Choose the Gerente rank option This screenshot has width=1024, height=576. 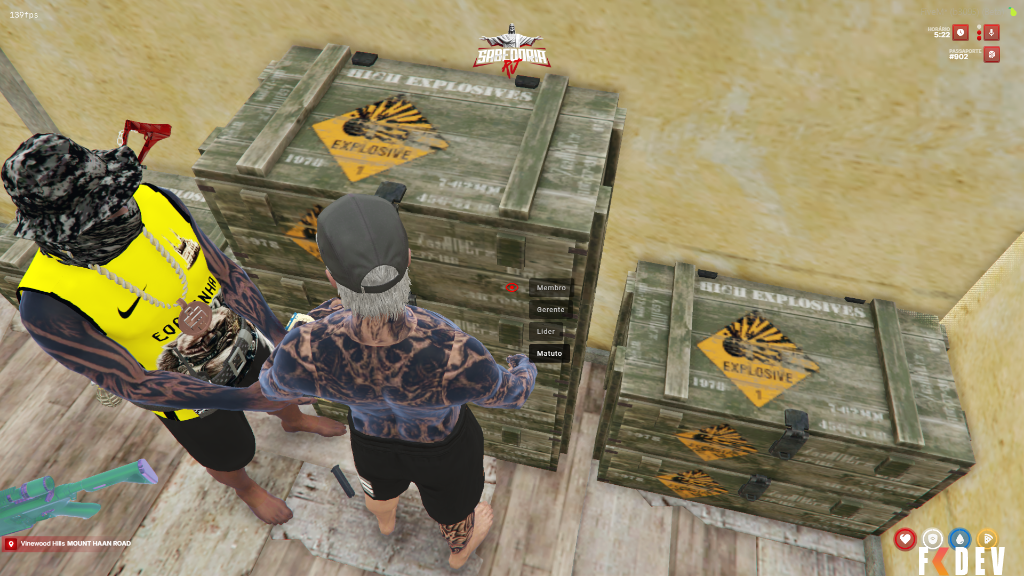pyautogui.click(x=550, y=310)
